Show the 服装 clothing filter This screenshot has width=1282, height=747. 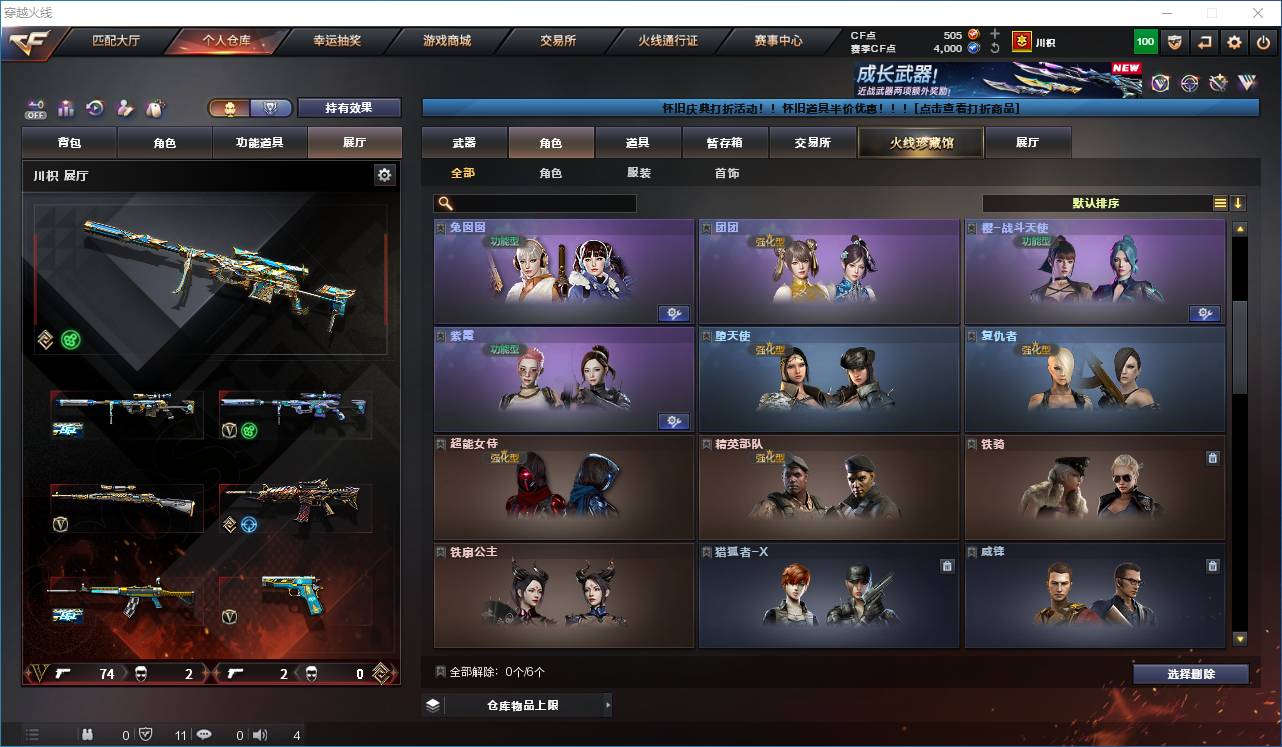coord(638,173)
